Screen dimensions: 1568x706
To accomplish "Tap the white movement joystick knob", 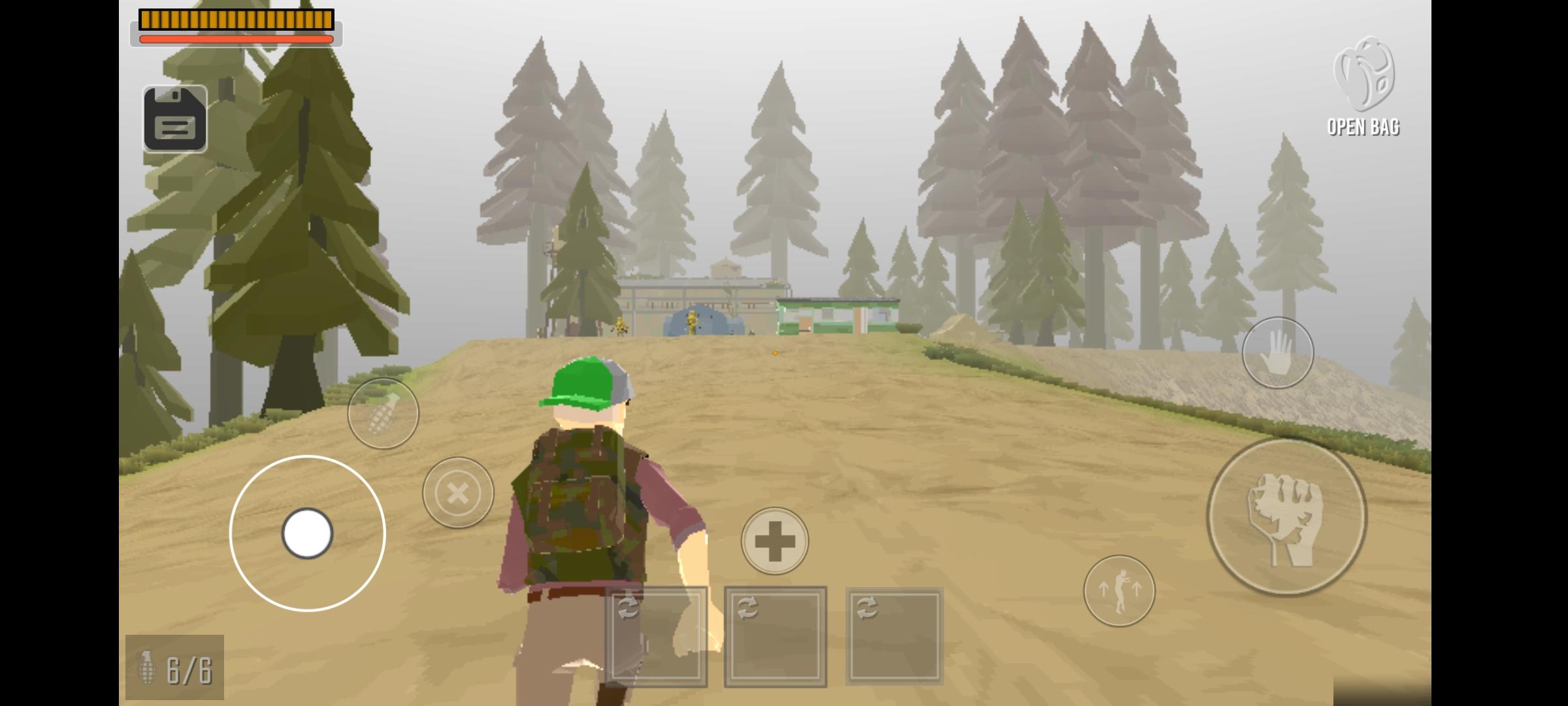I will point(307,533).
